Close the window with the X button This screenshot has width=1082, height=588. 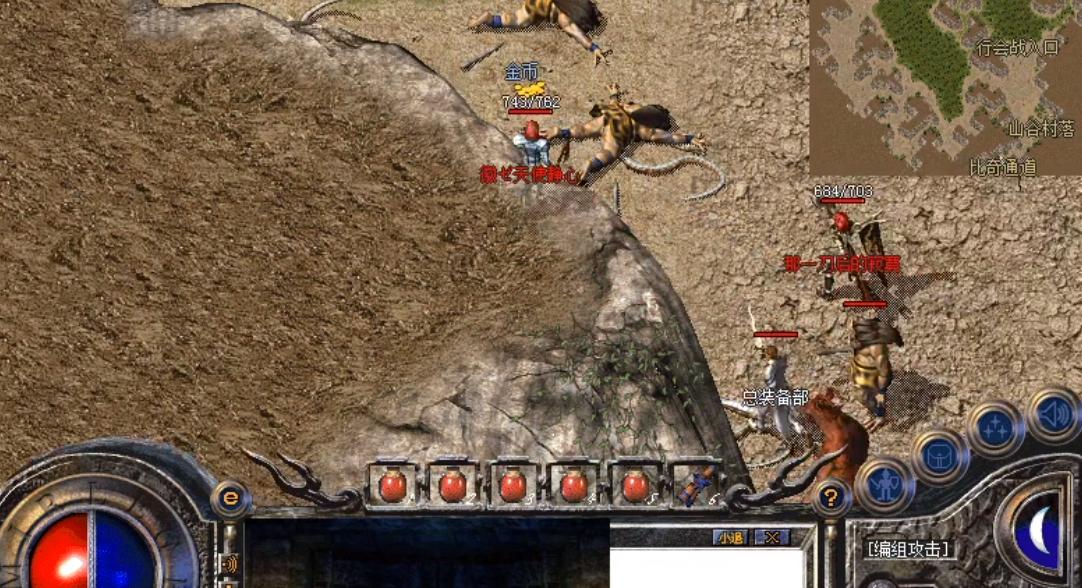click(771, 538)
